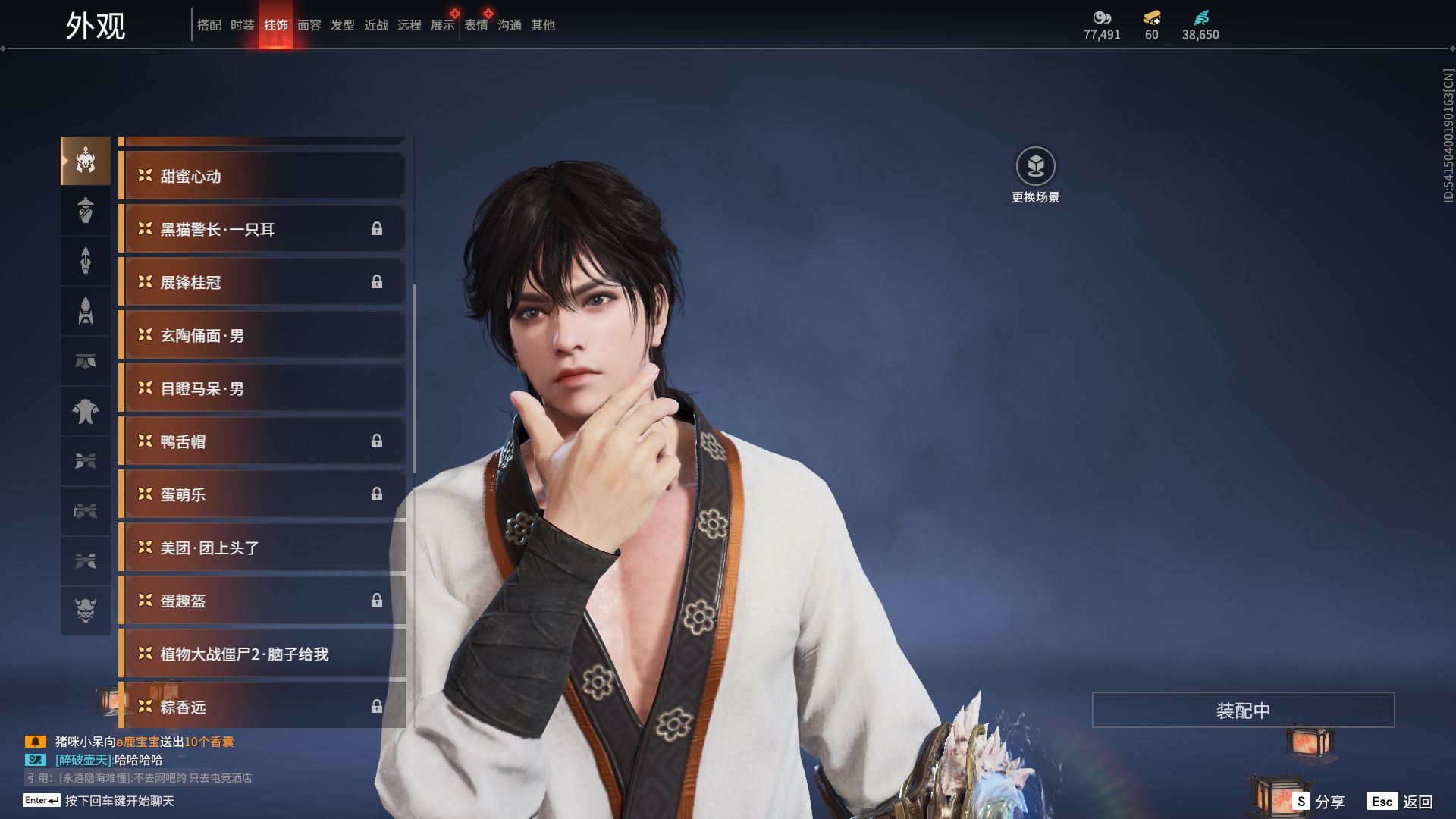The height and width of the screenshot is (819, 1456).
Task: Select the 沟通 tab
Action: tap(510, 25)
